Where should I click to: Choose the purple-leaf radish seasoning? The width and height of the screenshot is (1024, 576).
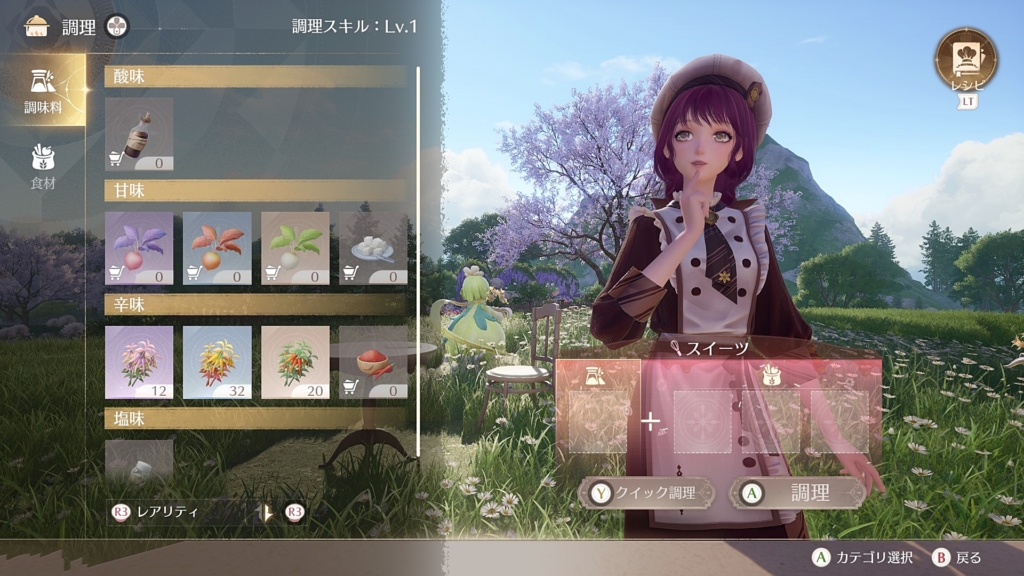(x=139, y=247)
